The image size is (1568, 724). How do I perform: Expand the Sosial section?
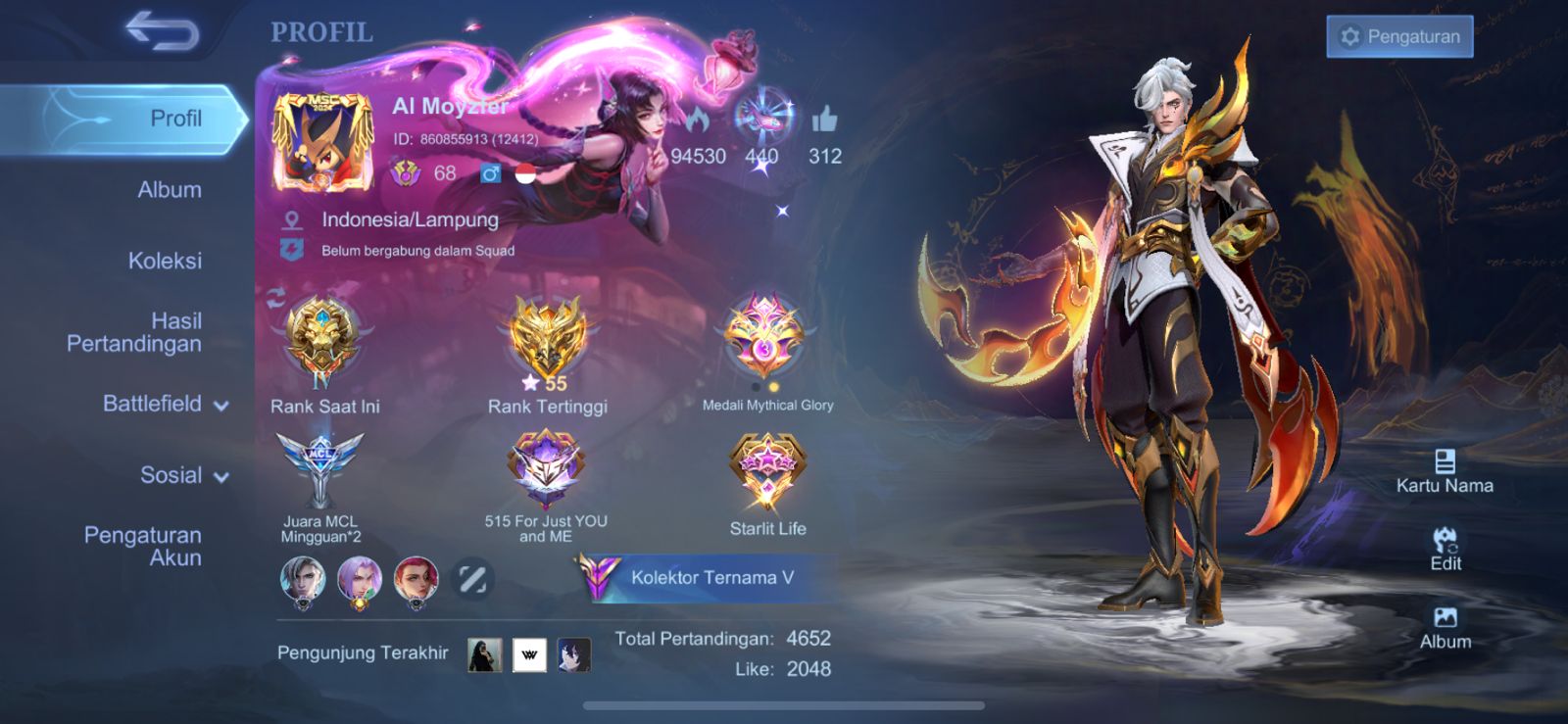[183, 475]
